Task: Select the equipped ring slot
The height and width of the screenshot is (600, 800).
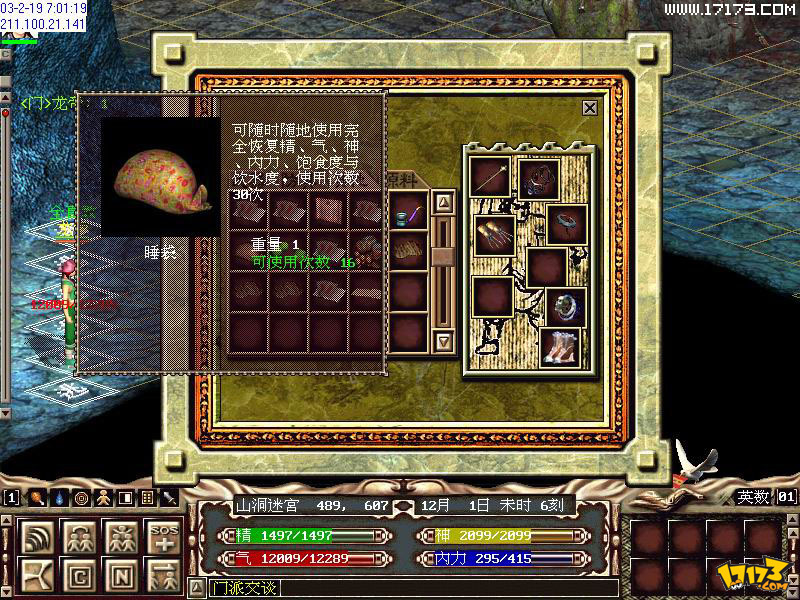Action: [565, 307]
